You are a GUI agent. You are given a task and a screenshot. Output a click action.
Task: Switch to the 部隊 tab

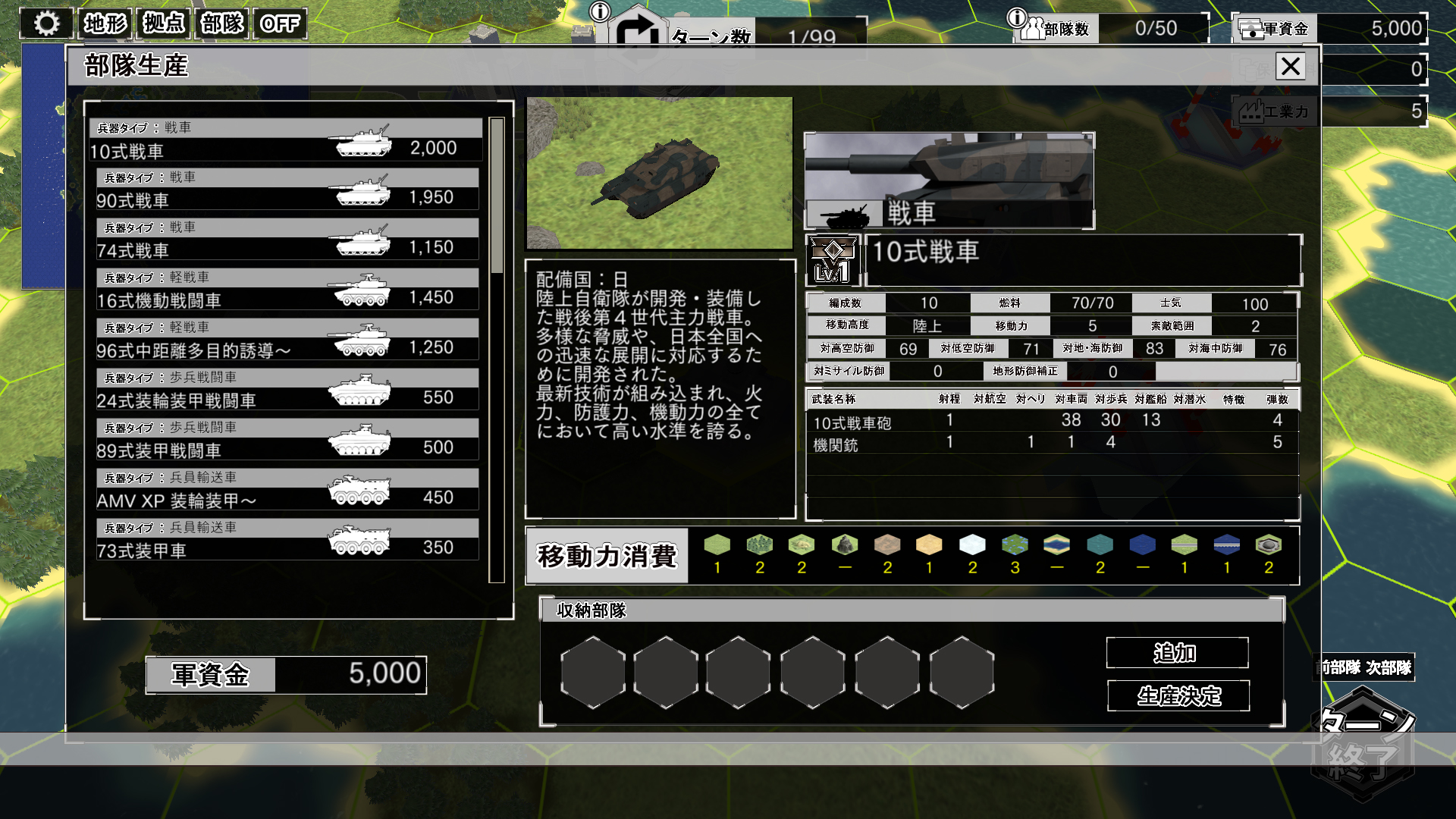[x=221, y=24]
